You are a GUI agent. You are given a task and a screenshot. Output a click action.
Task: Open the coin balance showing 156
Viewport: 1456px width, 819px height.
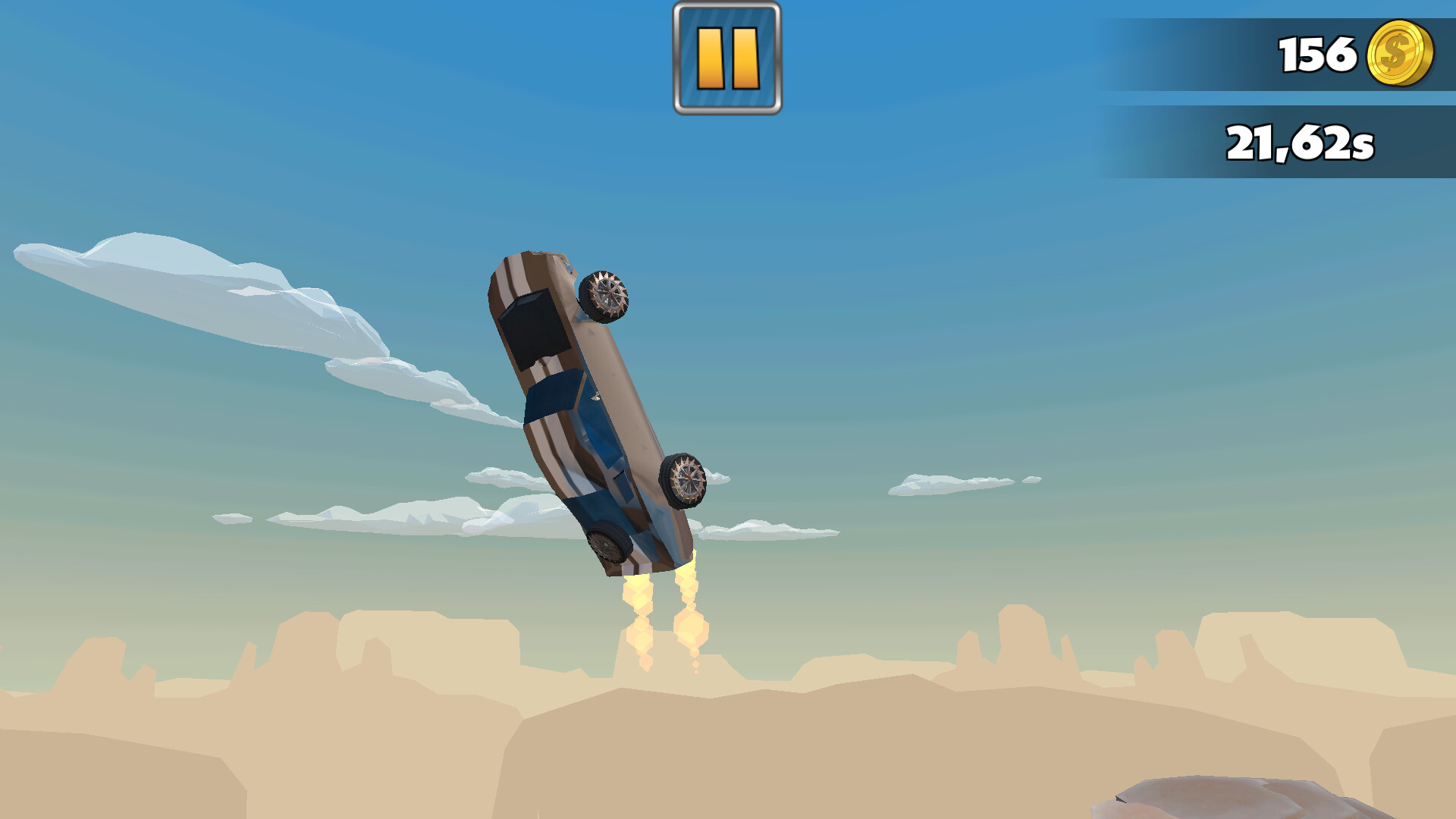click(1357, 53)
